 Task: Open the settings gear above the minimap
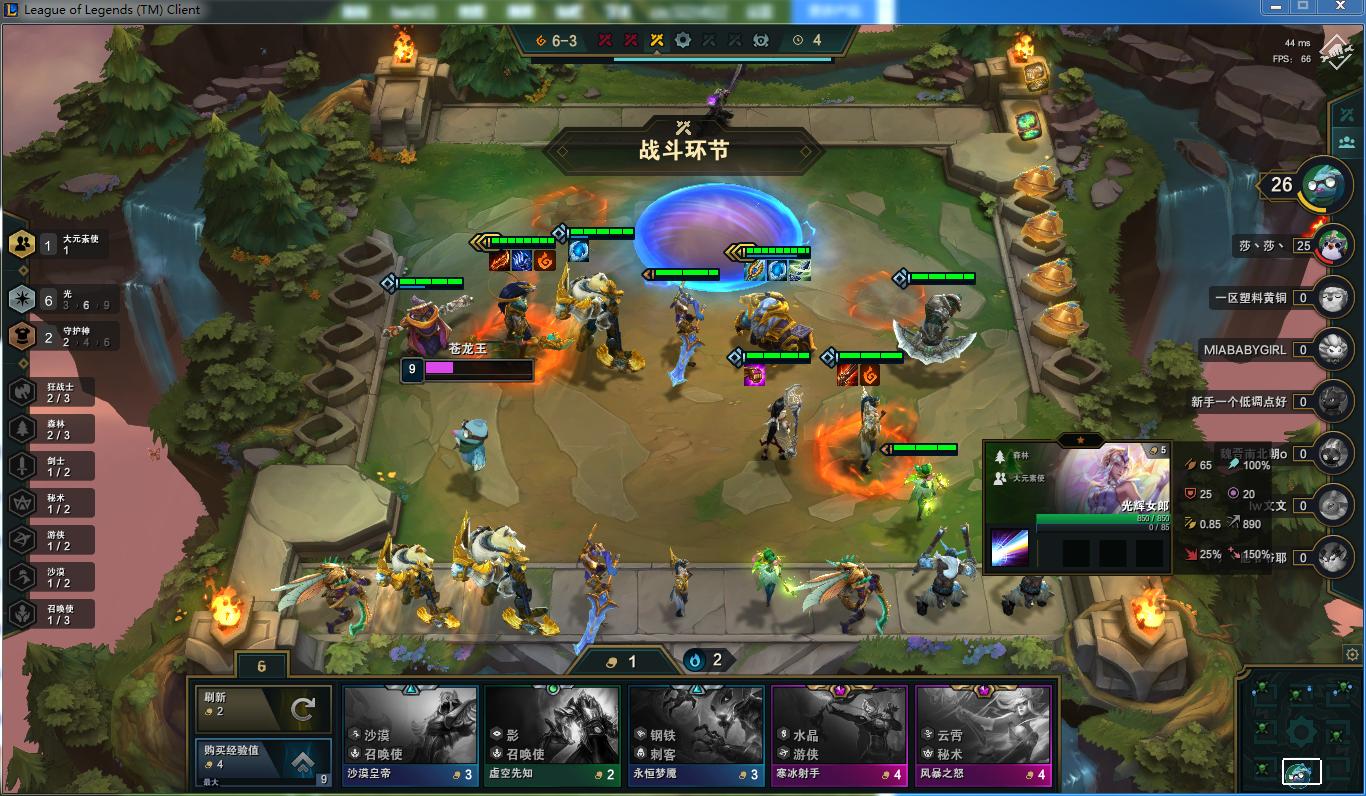pyautogui.click(x=1352, y=655)
